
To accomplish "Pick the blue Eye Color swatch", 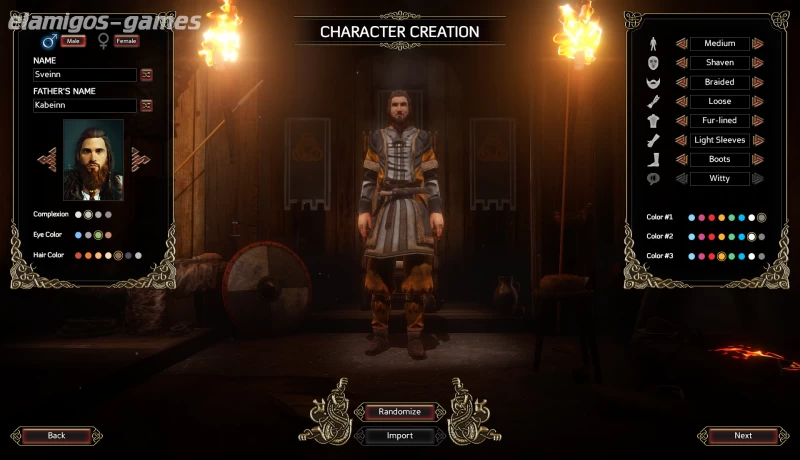I will pyautogui.click(x=79, y=235).
